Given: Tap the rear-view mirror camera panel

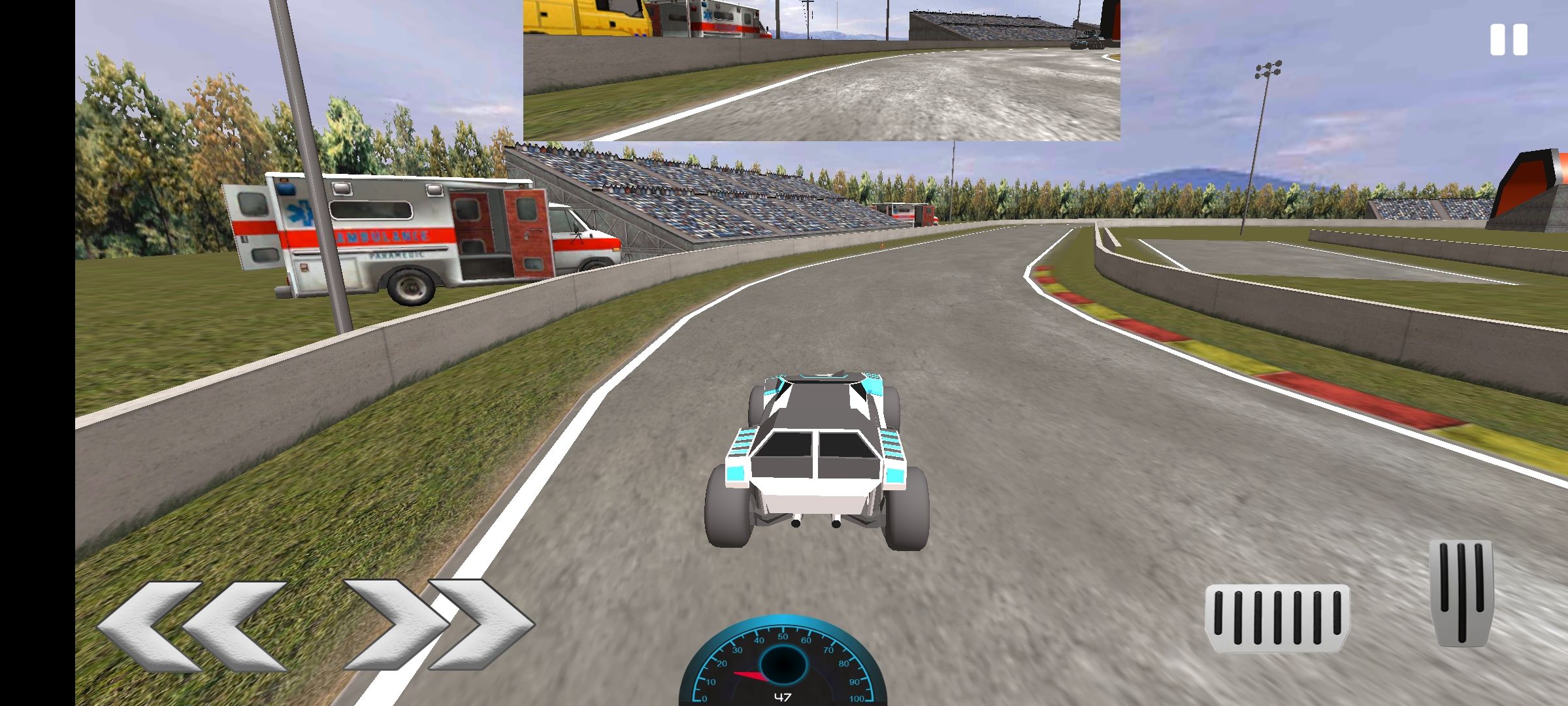Looking at the screenshot, I should (821, 70).
